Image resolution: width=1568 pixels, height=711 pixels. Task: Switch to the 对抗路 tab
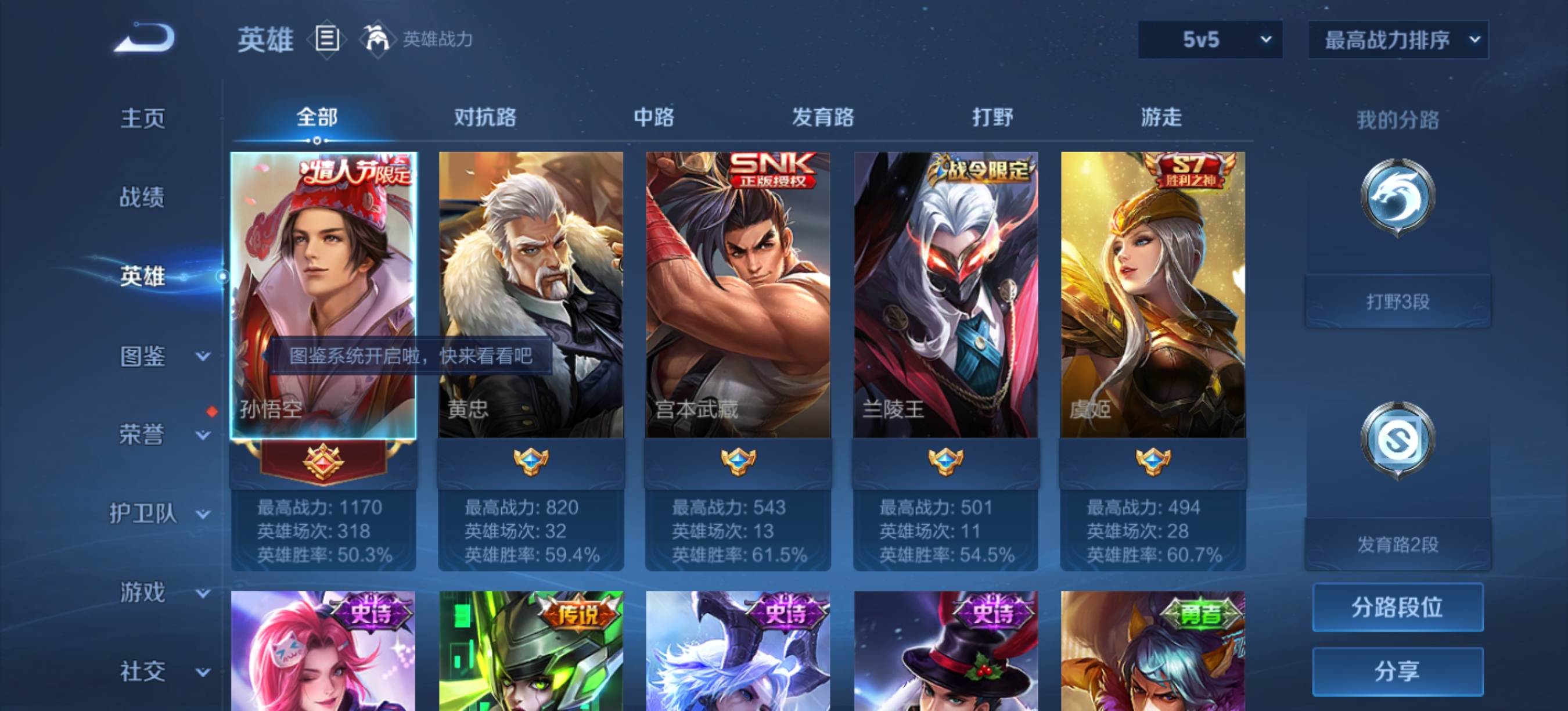point(484,116)
